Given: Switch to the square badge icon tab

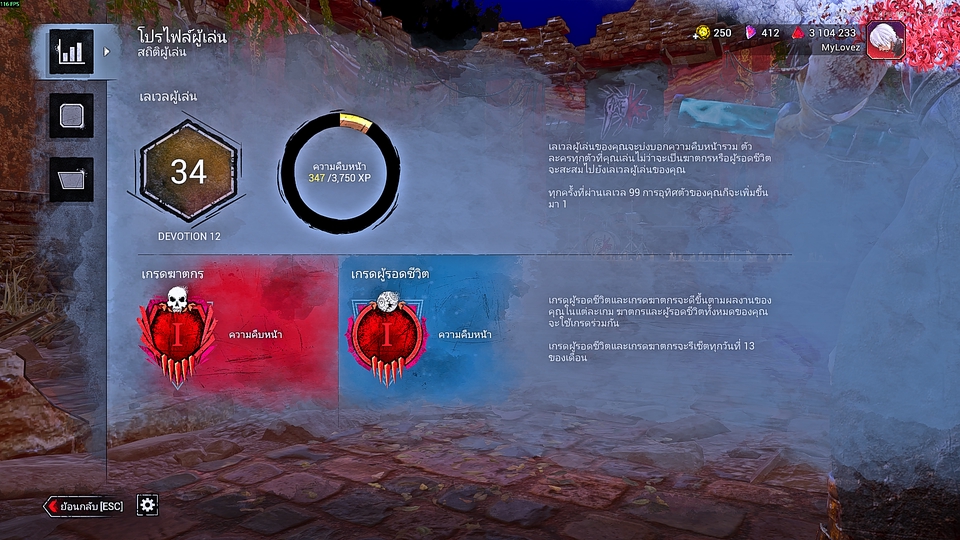Looking at the screenshot, I should click(x=70, y=116).
